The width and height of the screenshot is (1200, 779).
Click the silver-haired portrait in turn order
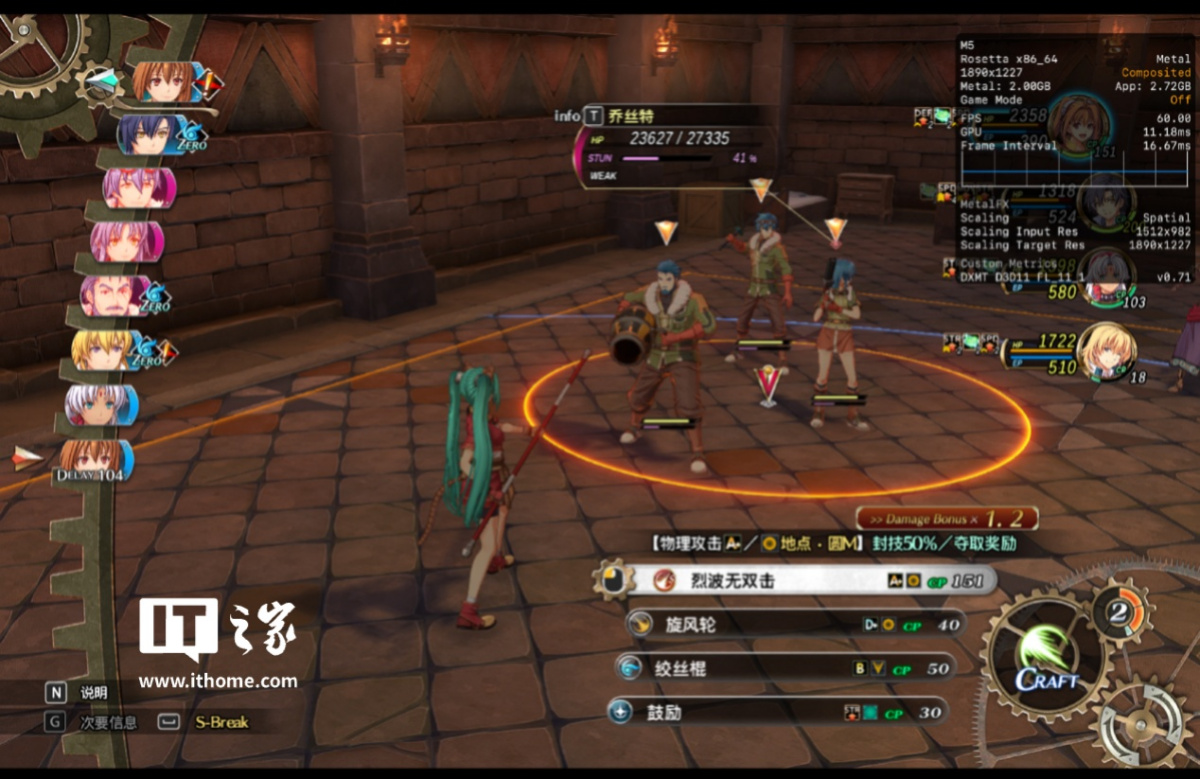[x=98, y=403]
